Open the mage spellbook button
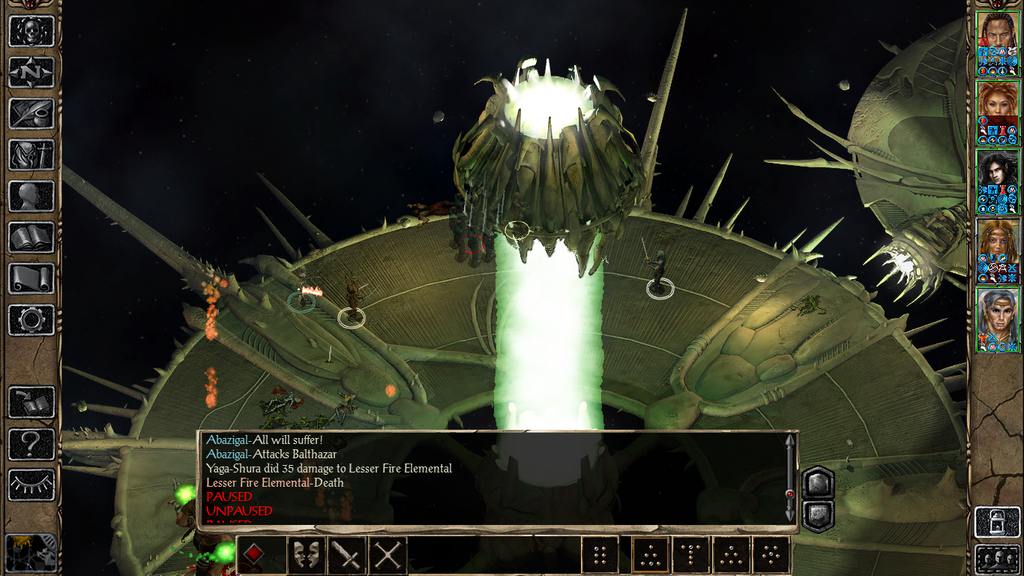1024x576 pixels. point(31,237)
